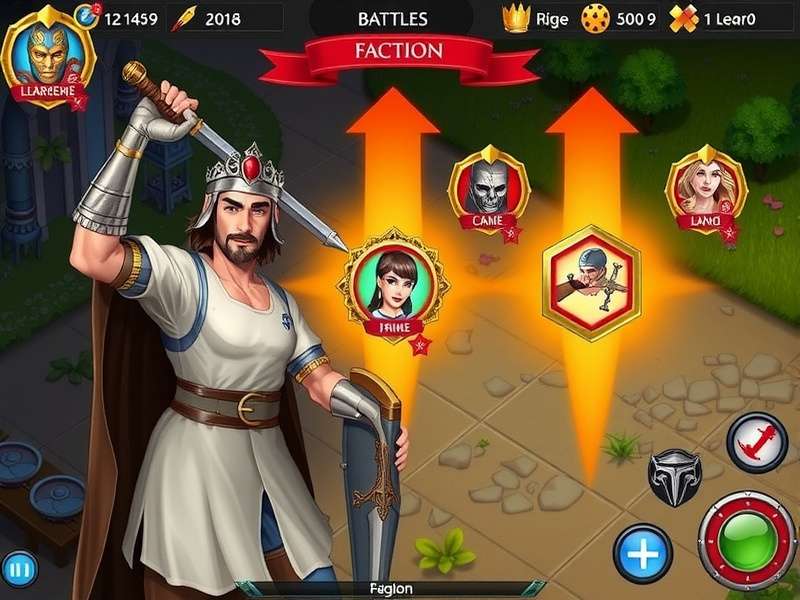Choose the skull-faced Came portrait
800x600 pixels.
click(488, 190)
